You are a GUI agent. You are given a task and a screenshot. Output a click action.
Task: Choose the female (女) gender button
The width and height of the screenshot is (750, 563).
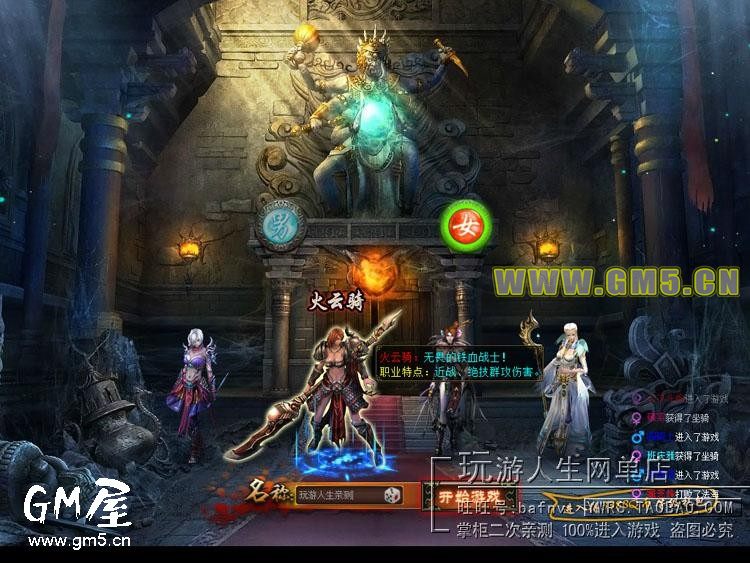[468, 220]
